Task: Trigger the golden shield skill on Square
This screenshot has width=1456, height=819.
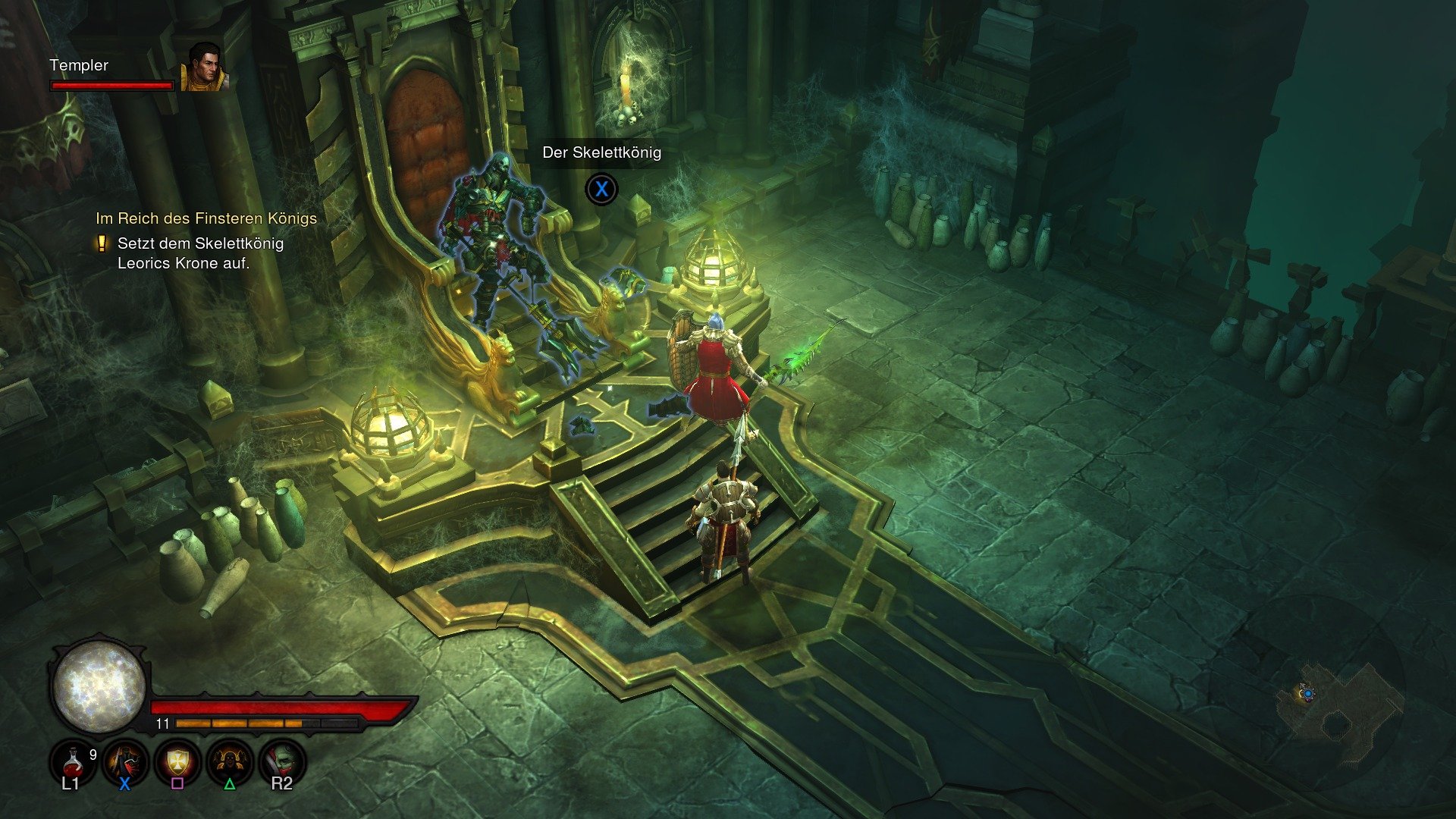Action: tap(177, 761)
